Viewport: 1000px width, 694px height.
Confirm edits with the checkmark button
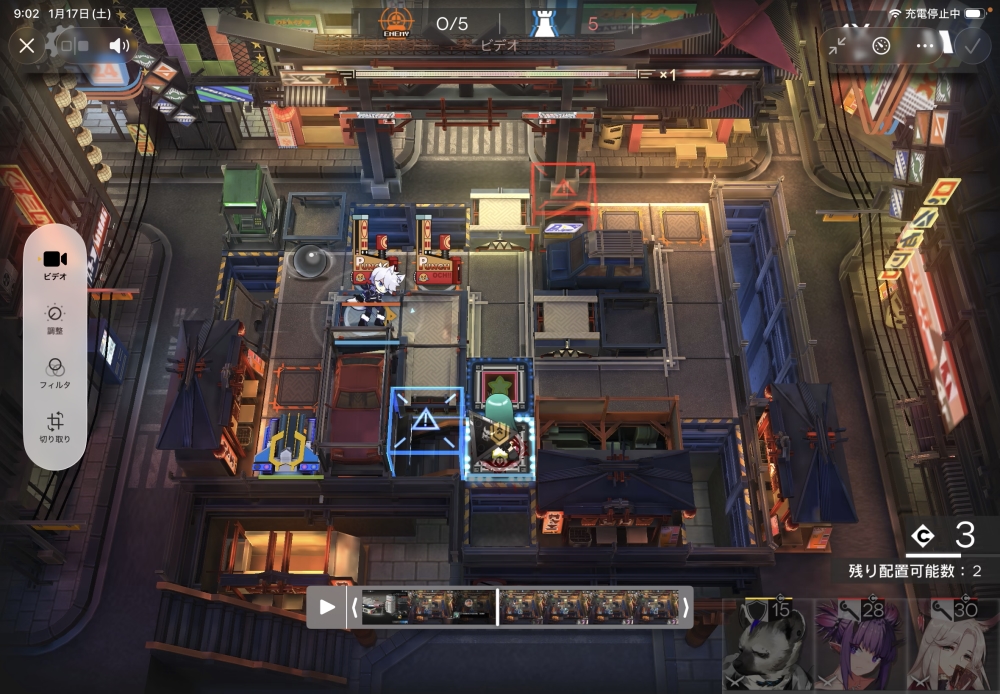pyautogui.click(x=970, y=45)
